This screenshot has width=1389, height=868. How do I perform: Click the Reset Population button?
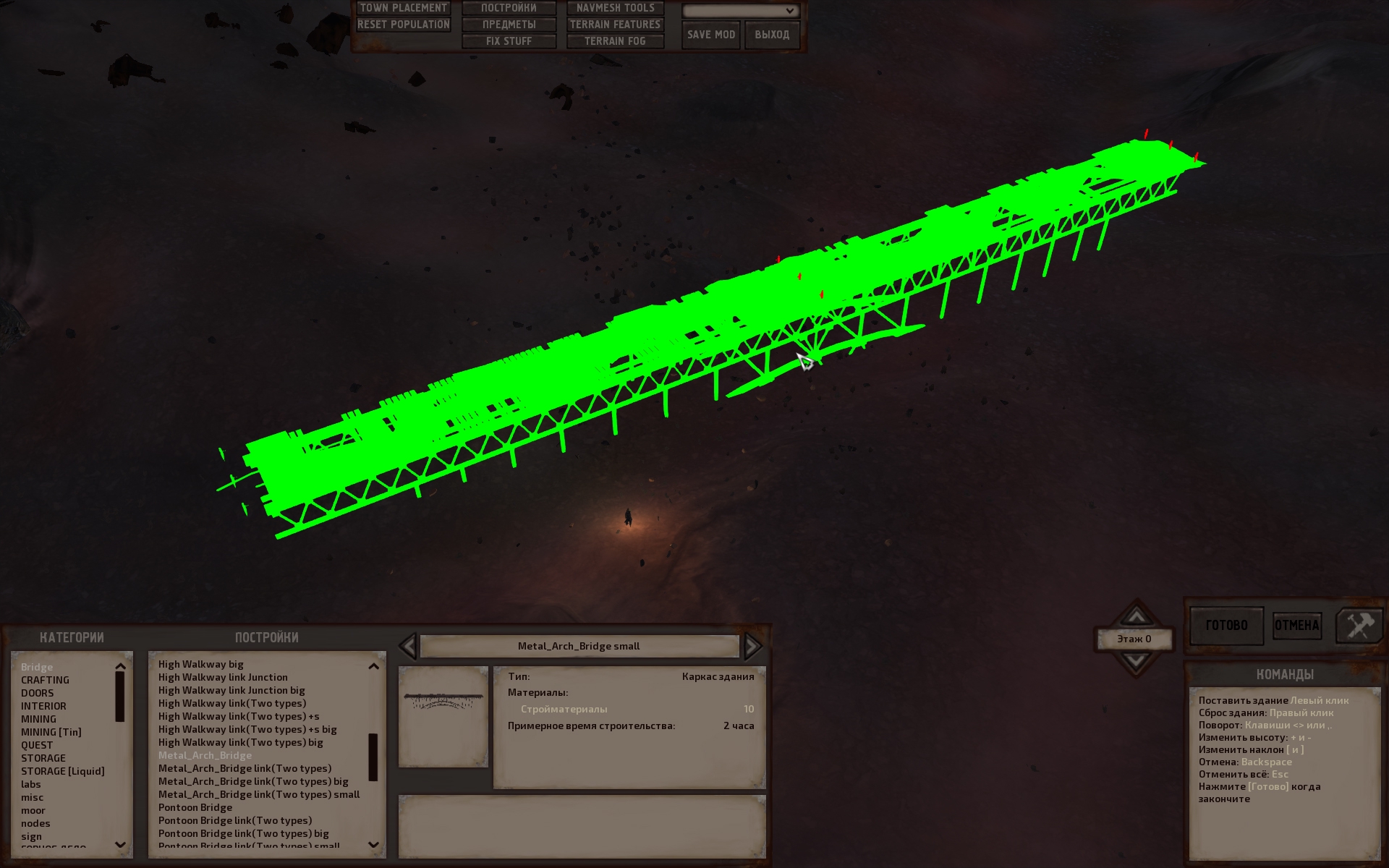[x=403, y=25]
